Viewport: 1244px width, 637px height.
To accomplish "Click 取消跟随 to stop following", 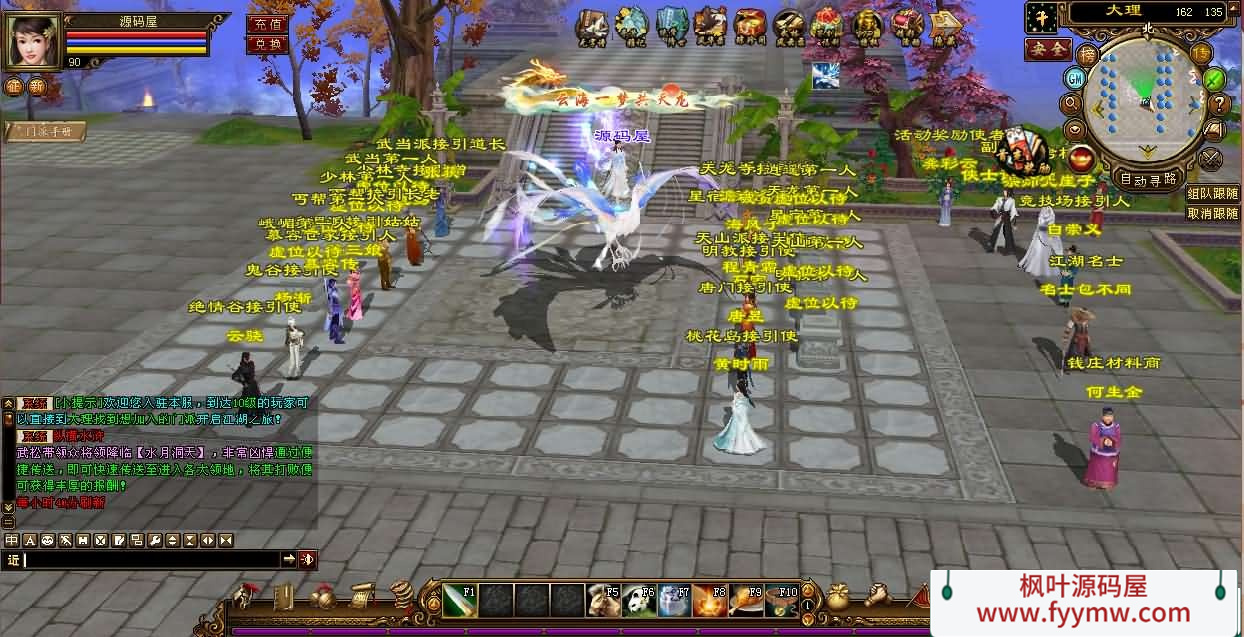I will 1212,213.
